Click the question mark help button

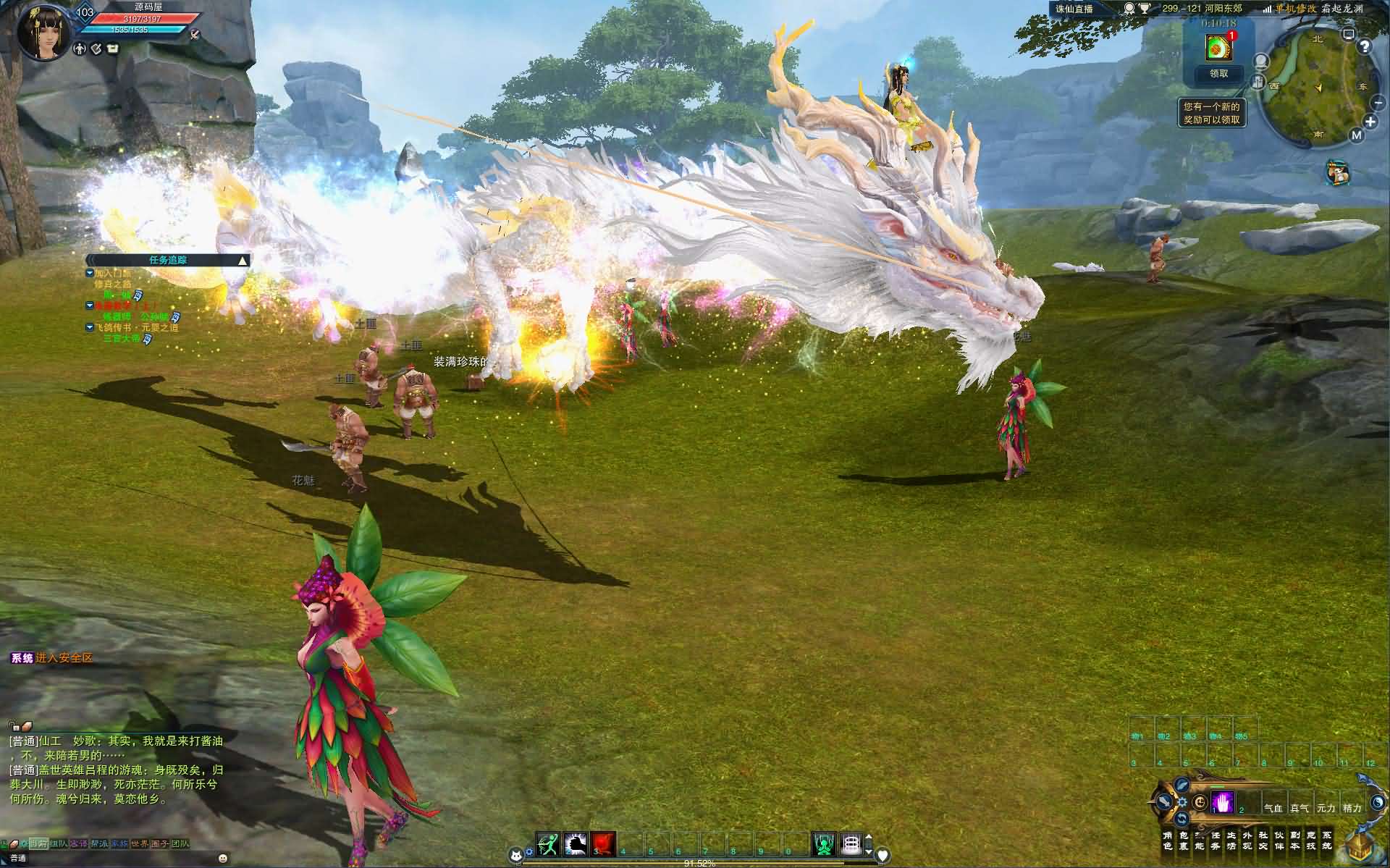(x=1365, y=47)
